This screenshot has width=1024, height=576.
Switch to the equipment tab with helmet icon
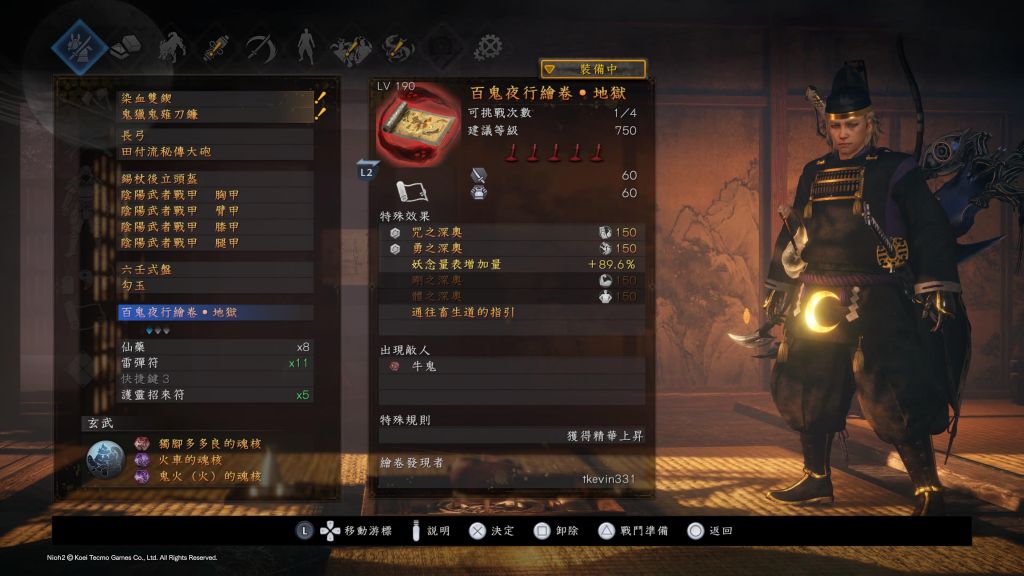click(x=80, y=46)
